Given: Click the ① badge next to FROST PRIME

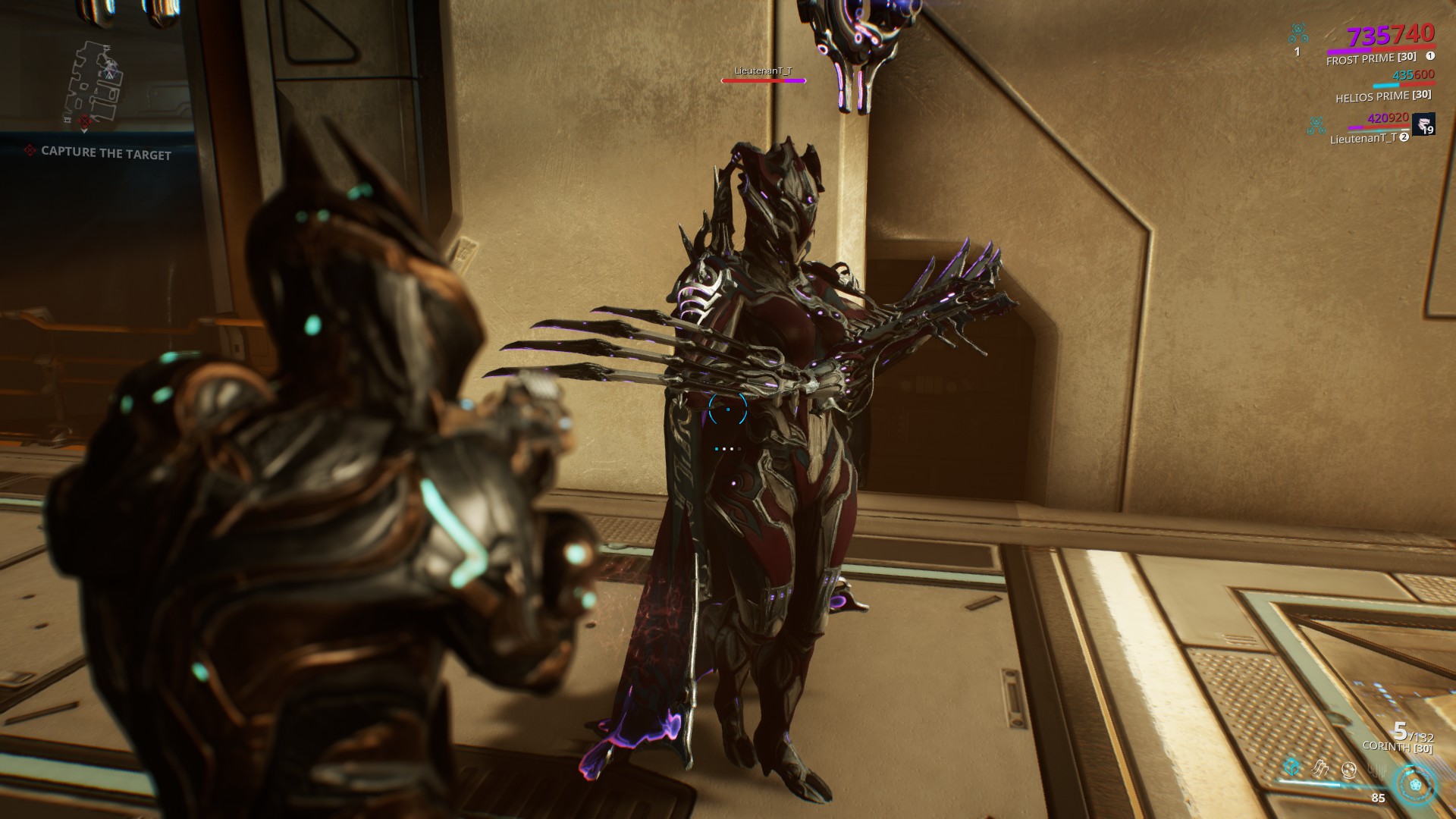Looking at the screenshot, I should point(1430,57).
